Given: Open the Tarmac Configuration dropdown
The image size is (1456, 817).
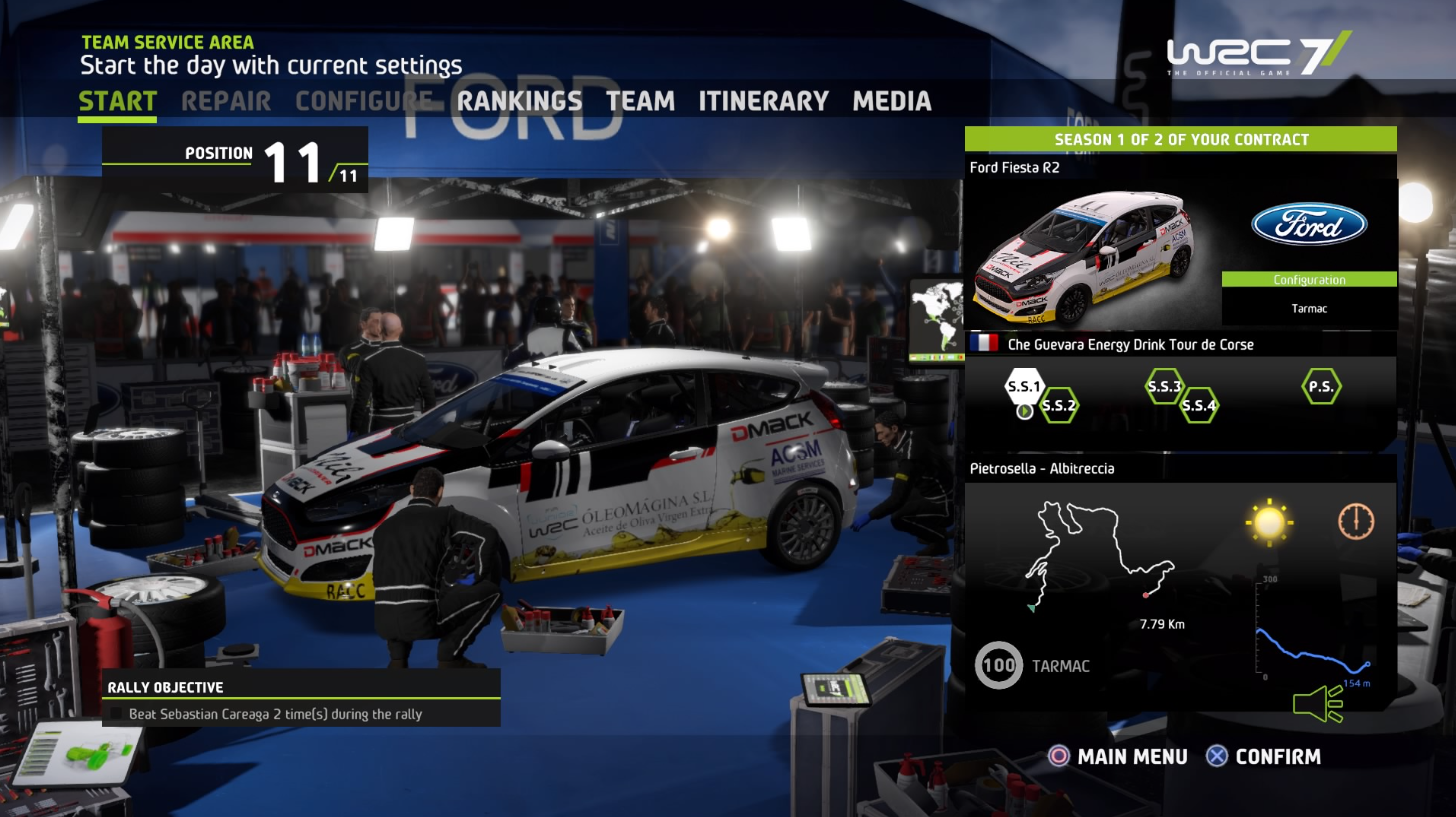Looking at the screenshot, I should pyautogui.click(x=1309, y=280).
